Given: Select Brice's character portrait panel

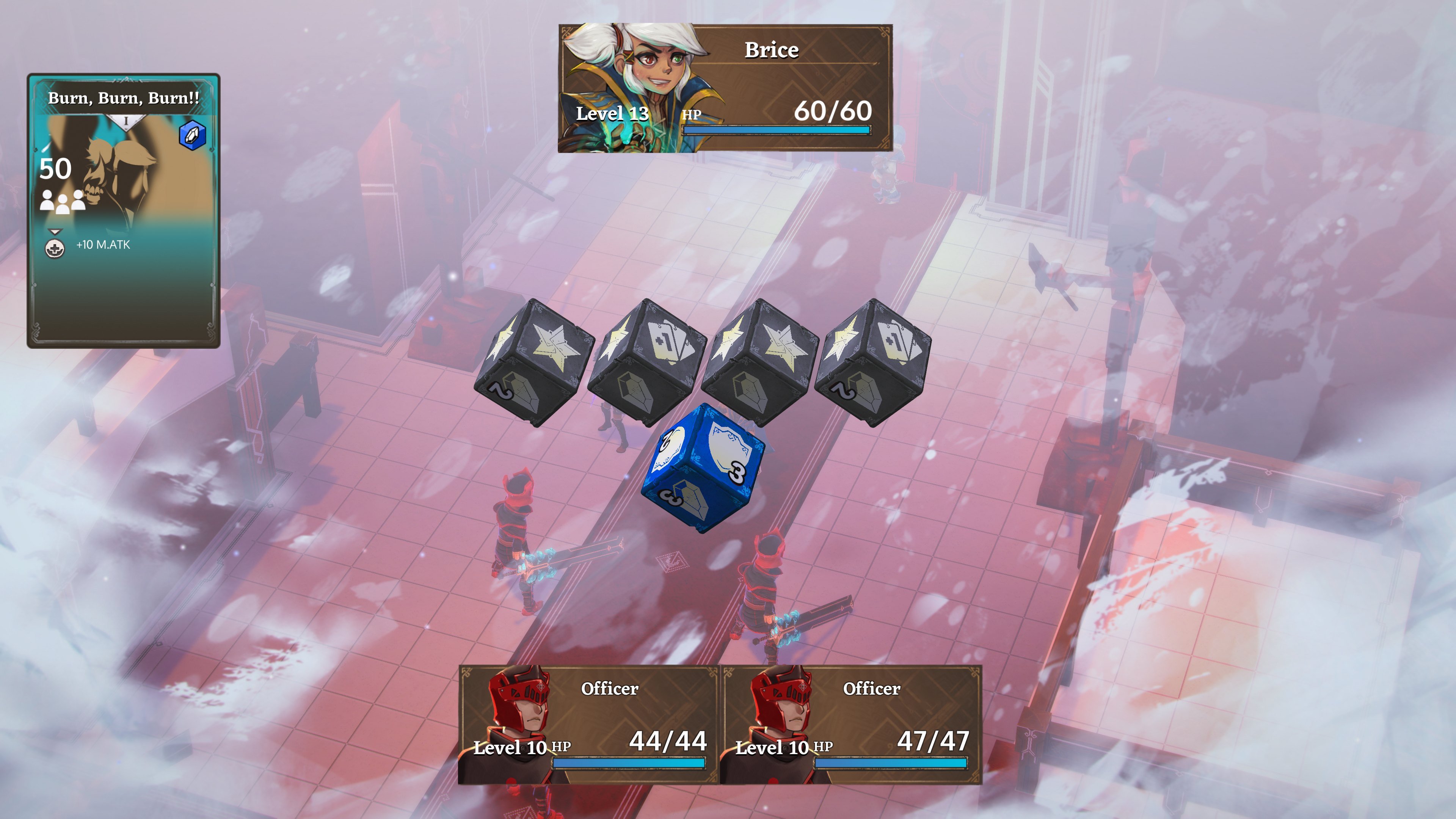Looking at the screenshot, I should (x=725, y=88).
